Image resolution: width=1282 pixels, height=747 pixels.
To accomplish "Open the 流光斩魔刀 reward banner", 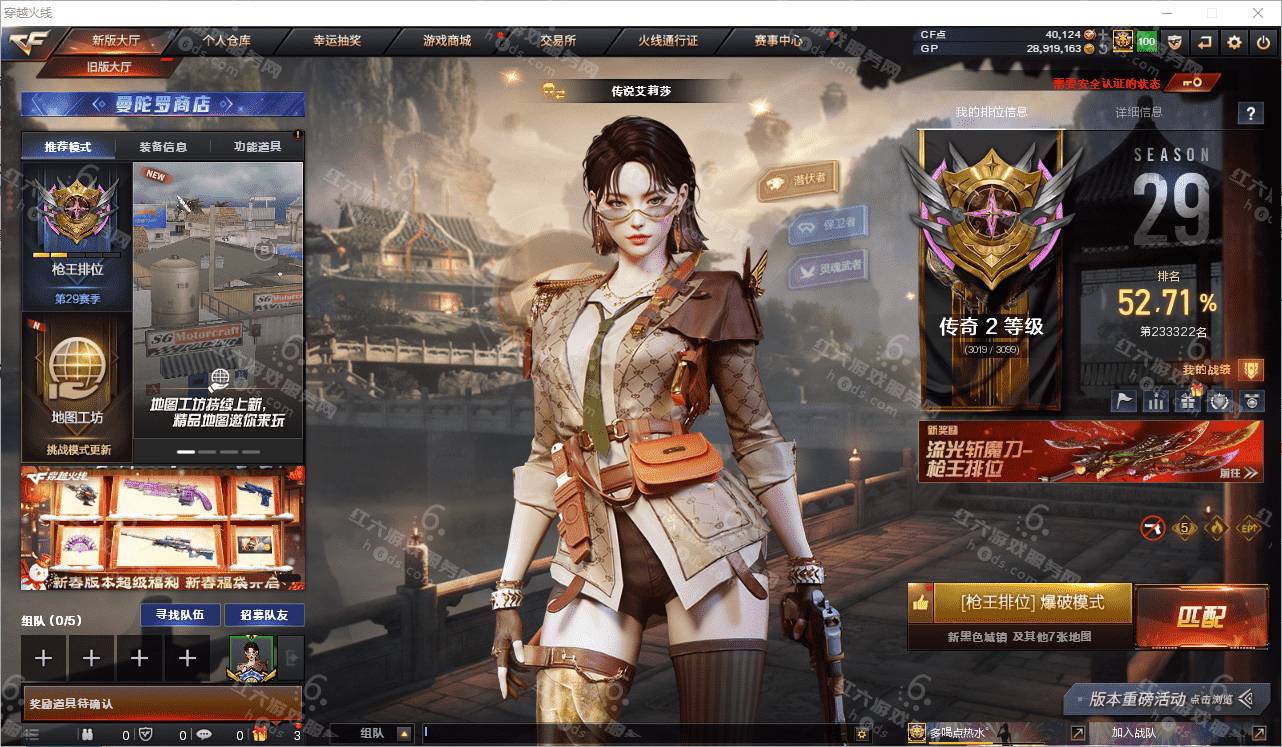I will tap(1090, 451).
